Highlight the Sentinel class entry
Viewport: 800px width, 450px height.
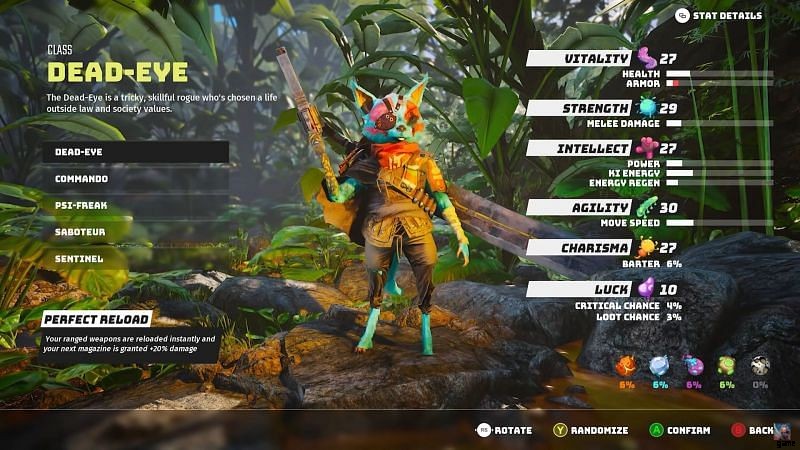click(x=136, y=258)
